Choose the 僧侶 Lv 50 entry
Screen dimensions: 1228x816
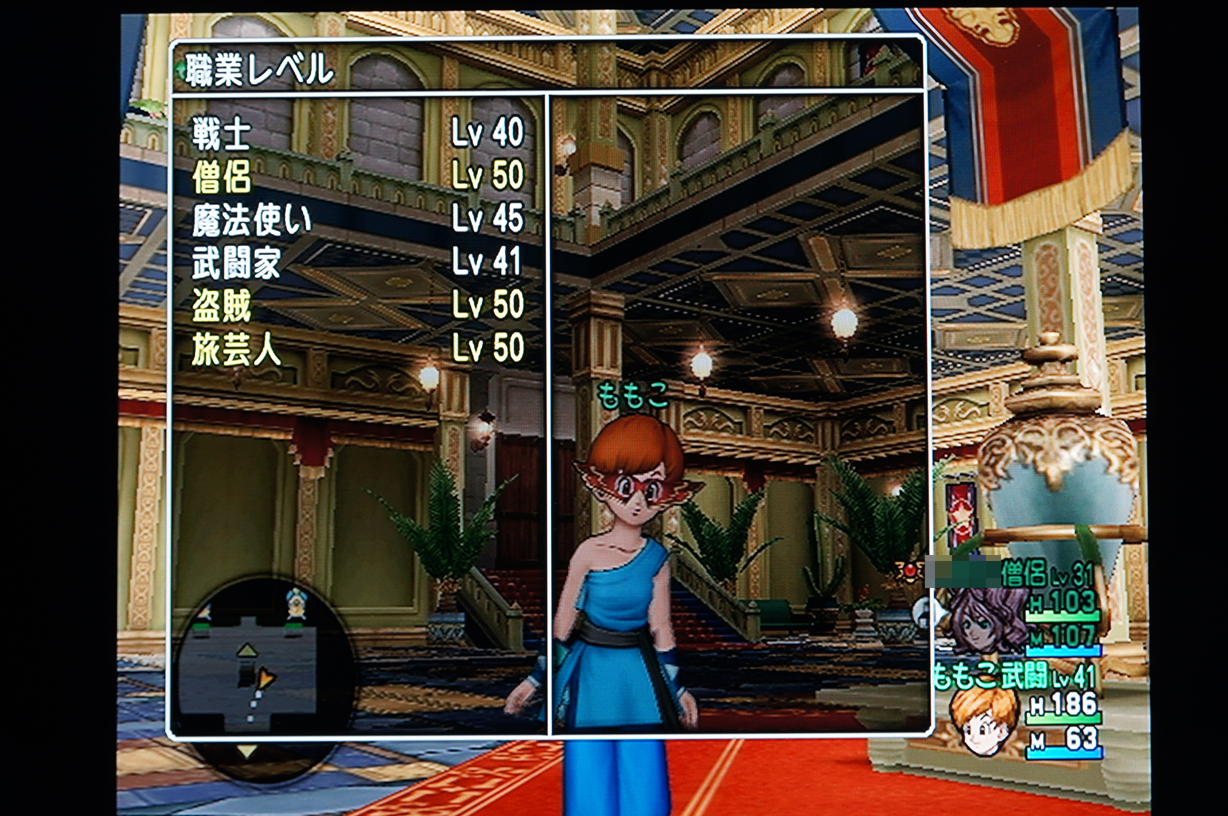[x=357, y=176]
